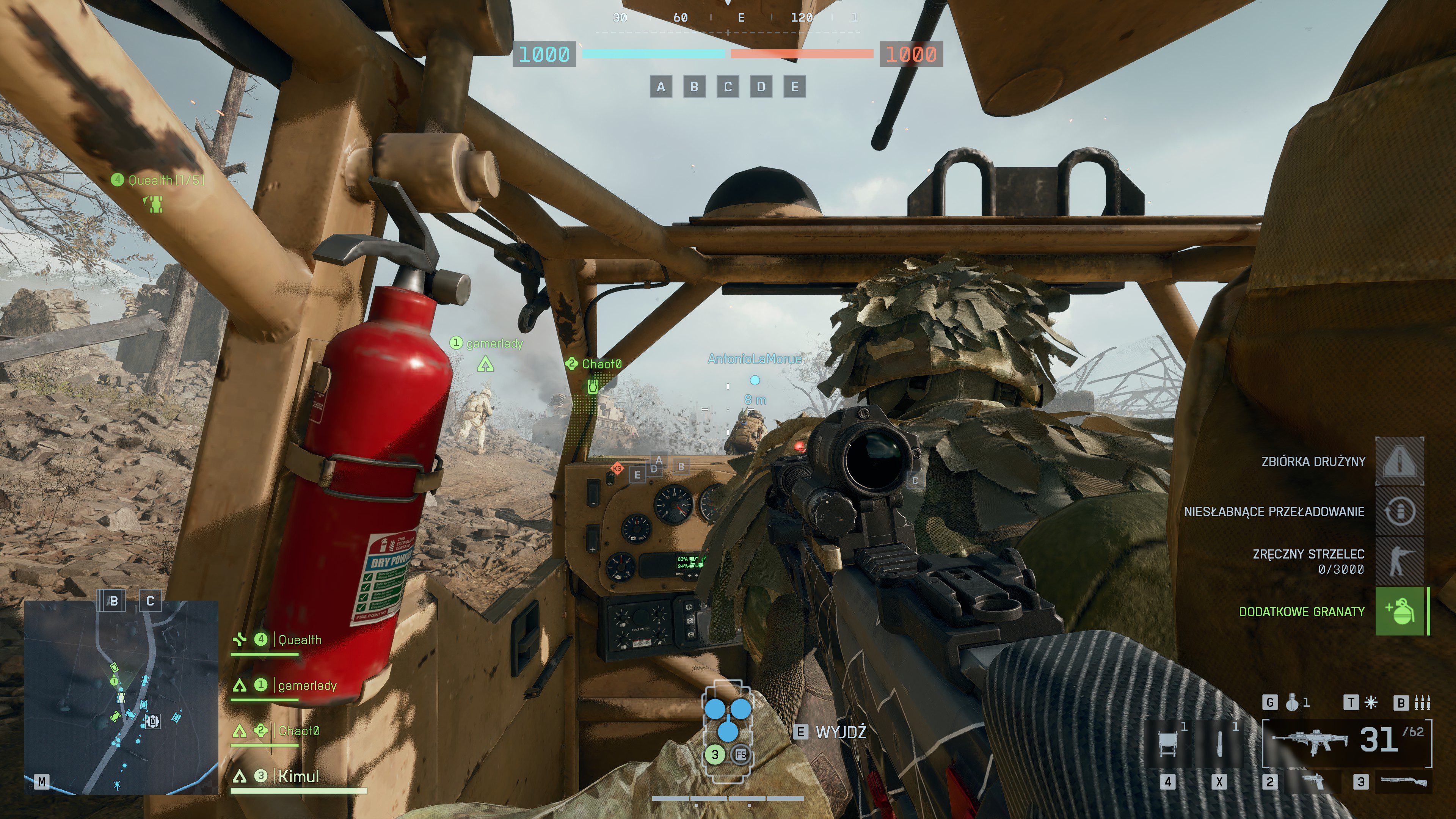Select the snowflake throwable icon beside T
1456x819 pixels.
(1371, 703)
